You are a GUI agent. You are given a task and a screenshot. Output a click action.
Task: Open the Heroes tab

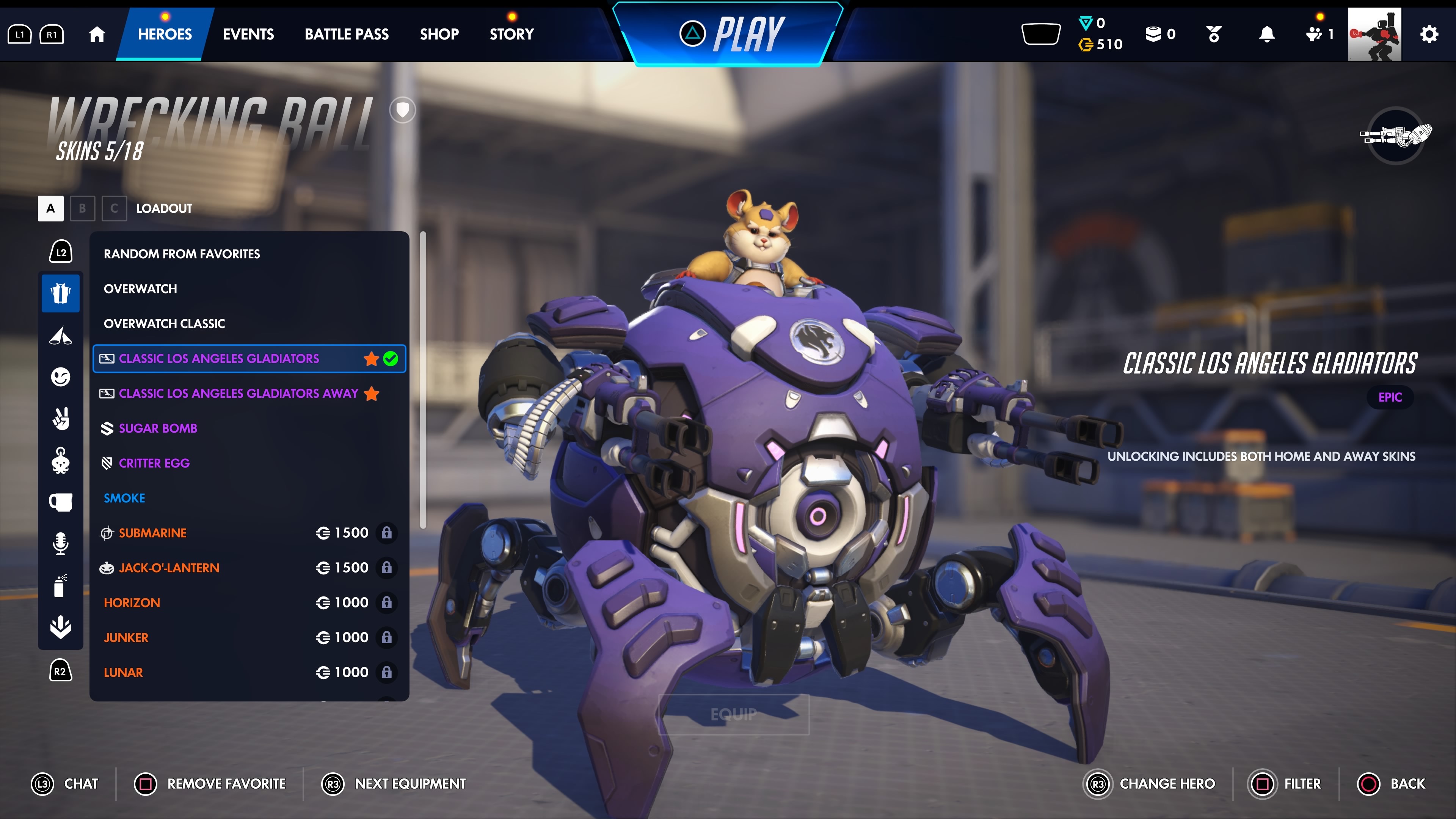point(165,34)
